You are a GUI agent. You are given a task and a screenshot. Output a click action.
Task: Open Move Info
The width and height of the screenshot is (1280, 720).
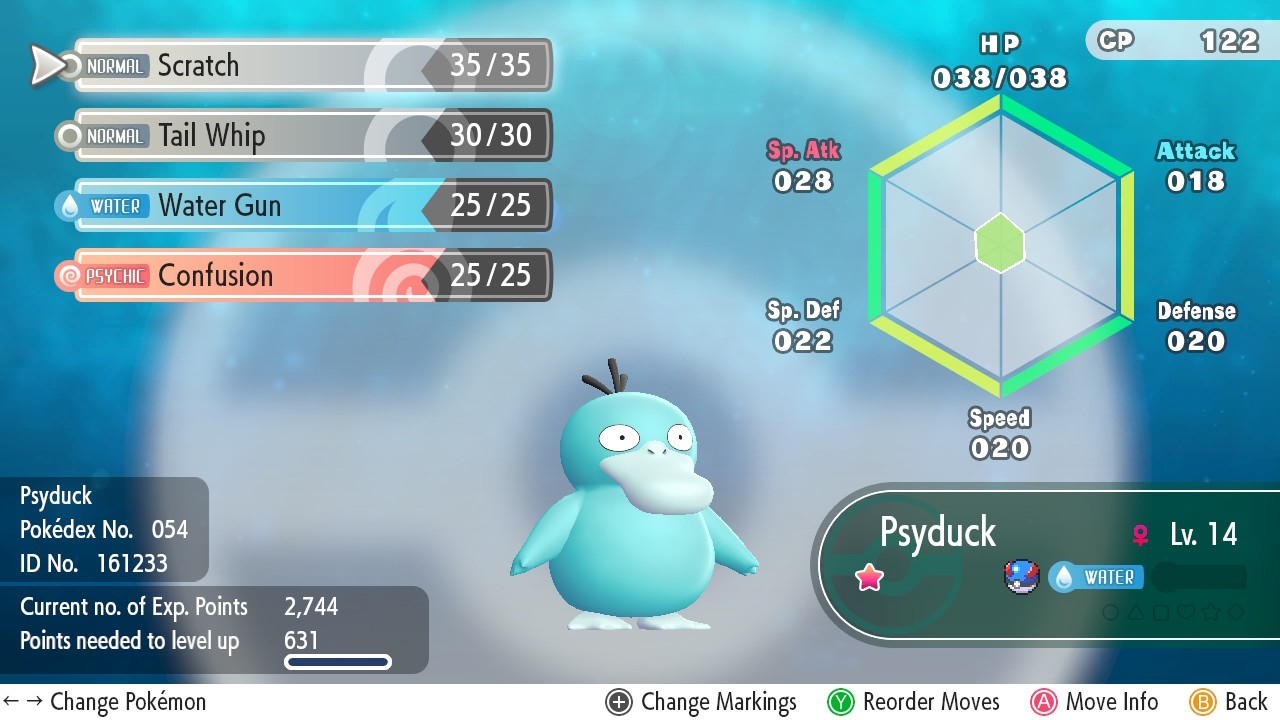(1094, 702)
